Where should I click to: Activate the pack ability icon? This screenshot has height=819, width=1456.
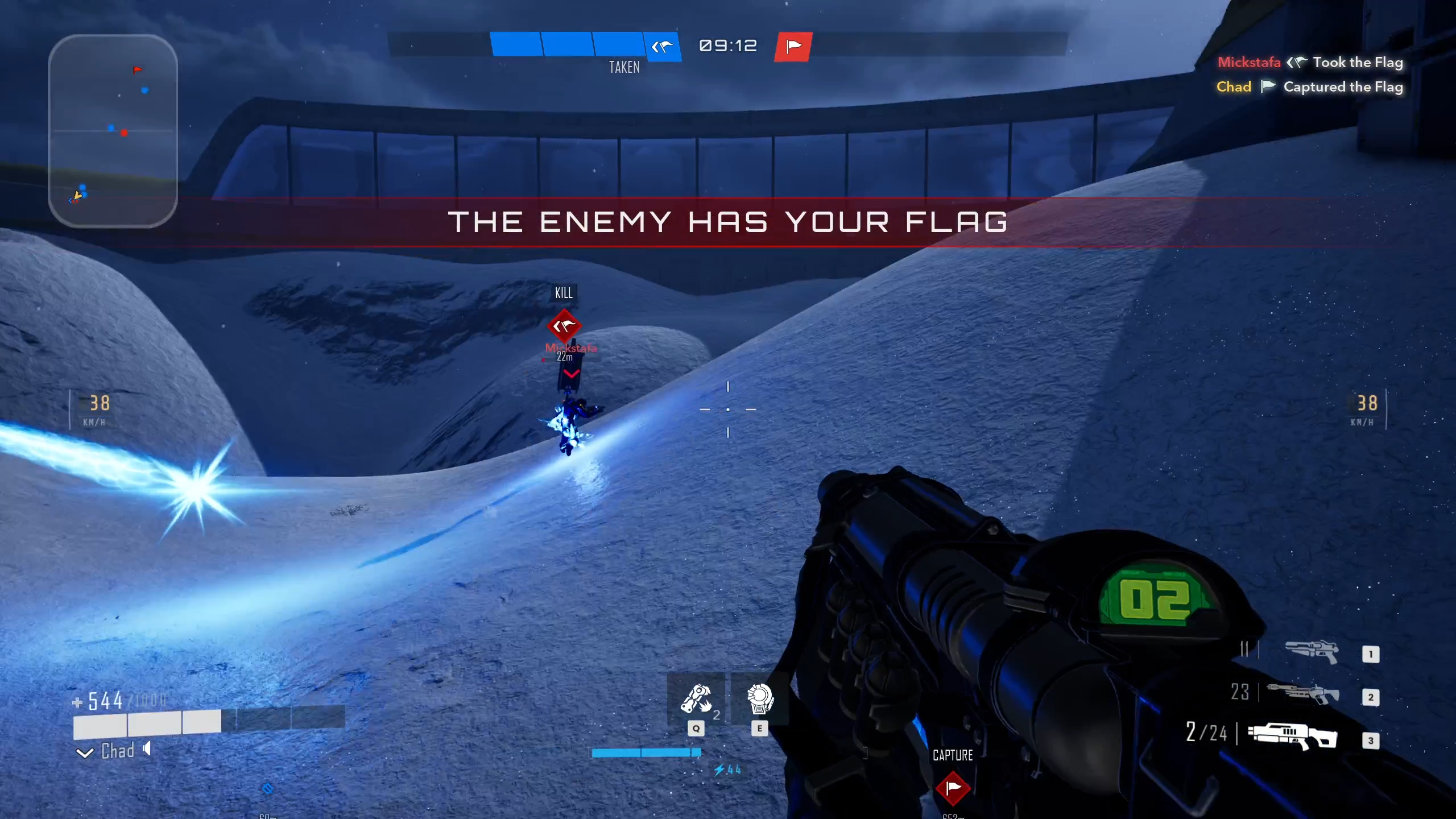coord(760,698)
